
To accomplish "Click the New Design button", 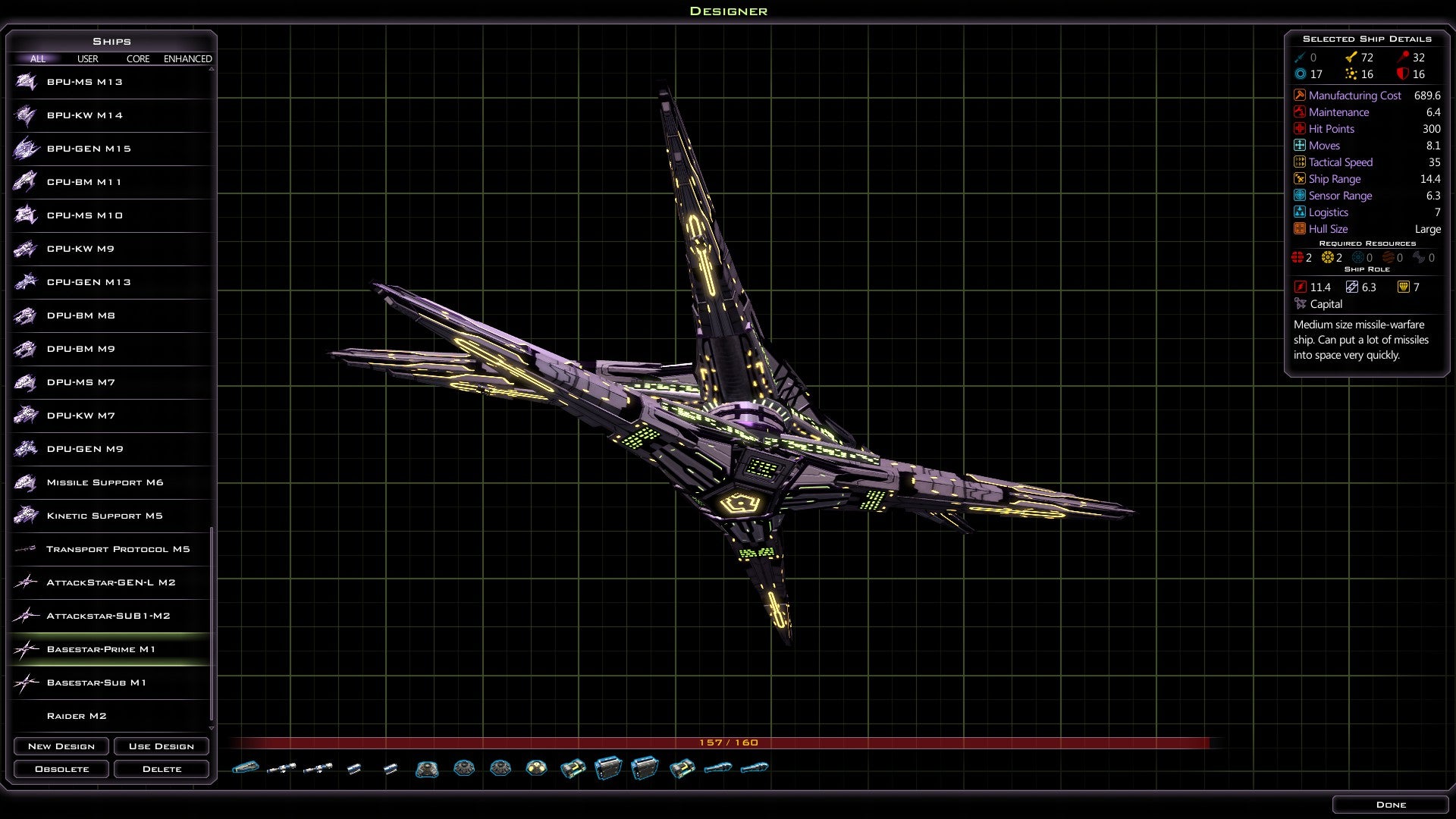I will (61, 746).
